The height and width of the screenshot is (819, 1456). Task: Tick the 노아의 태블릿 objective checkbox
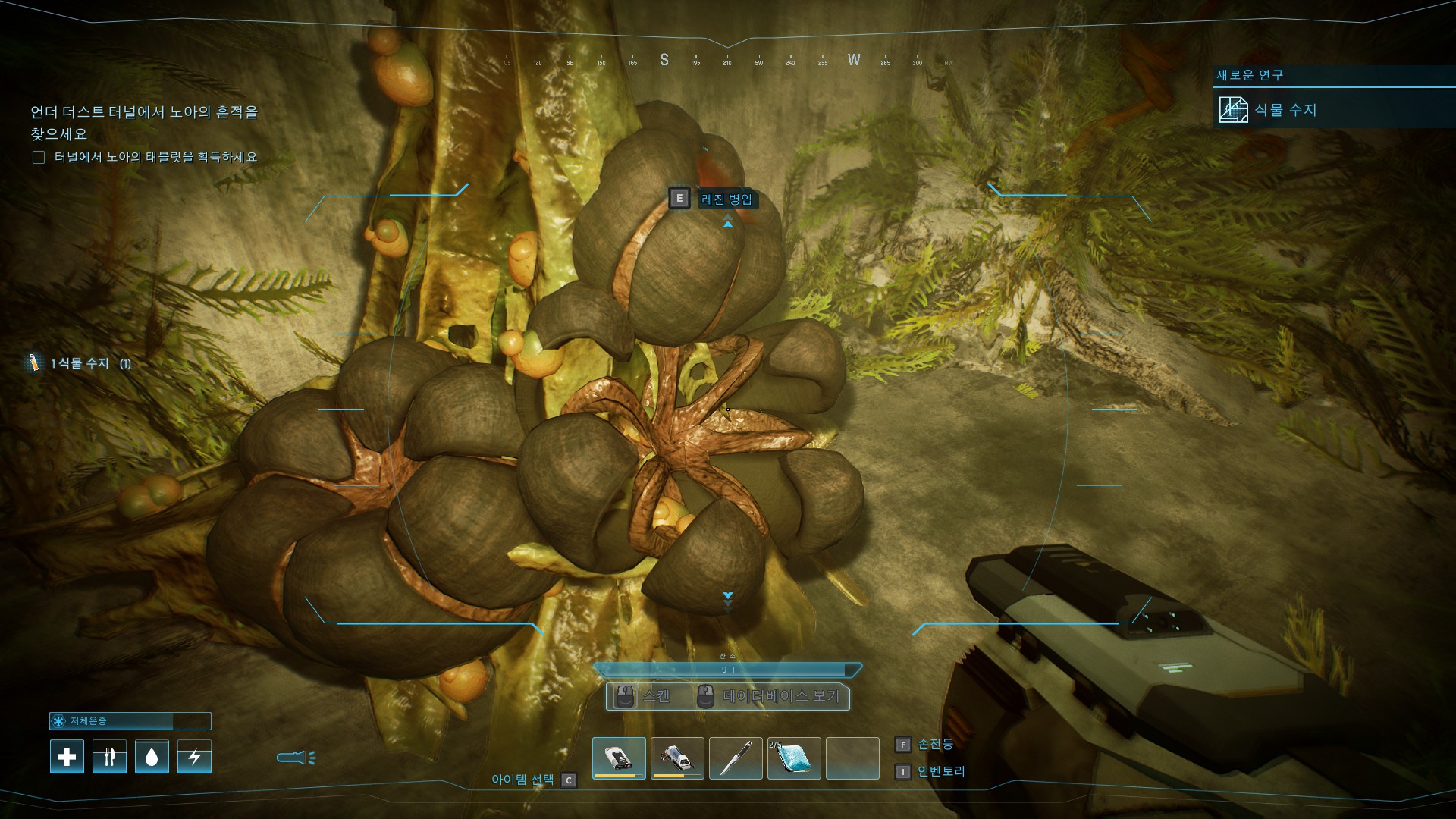pyautogui.click(x=39, y=158)
